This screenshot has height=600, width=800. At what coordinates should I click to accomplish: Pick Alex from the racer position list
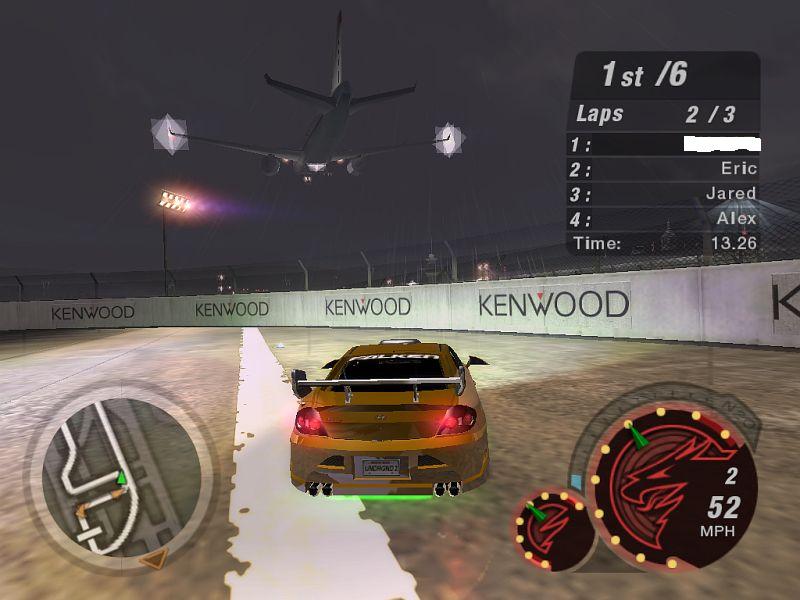(736, 218)
